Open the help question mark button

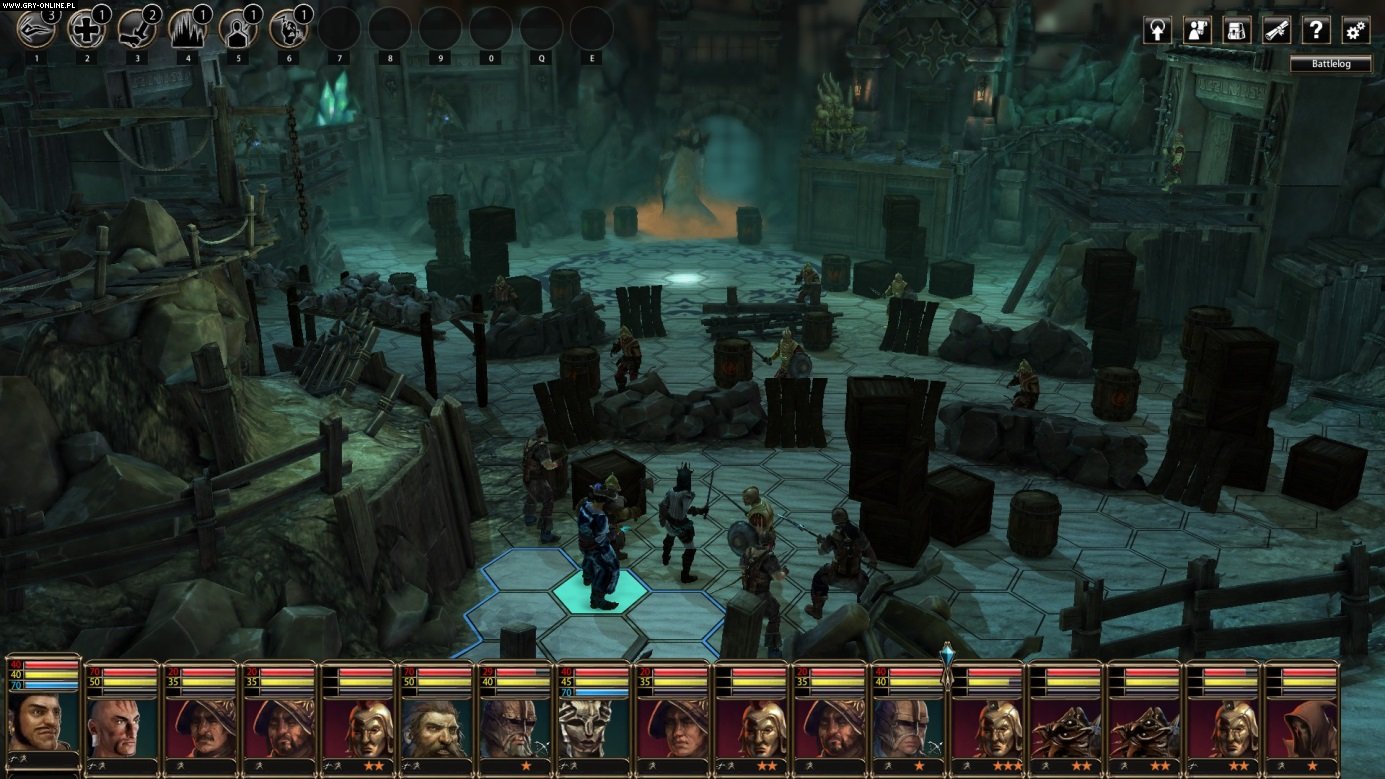coord(1316,30)
